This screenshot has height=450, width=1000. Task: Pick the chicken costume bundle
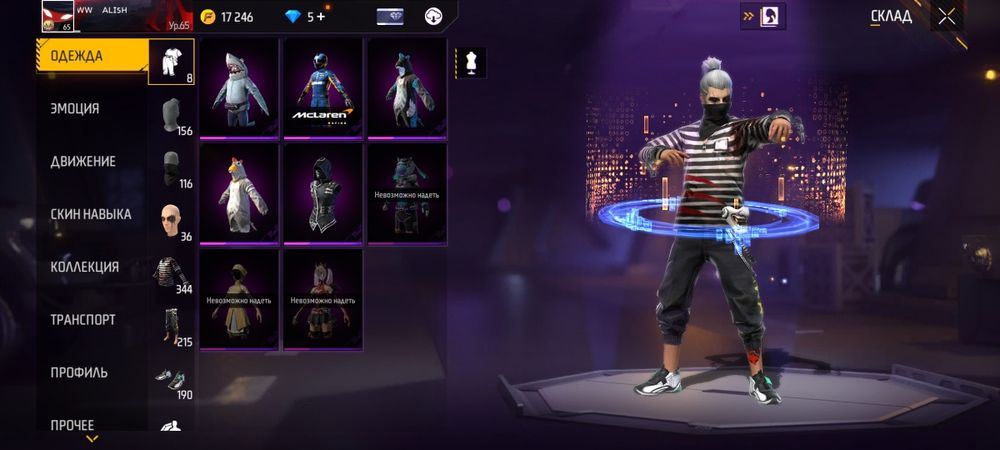239,193
